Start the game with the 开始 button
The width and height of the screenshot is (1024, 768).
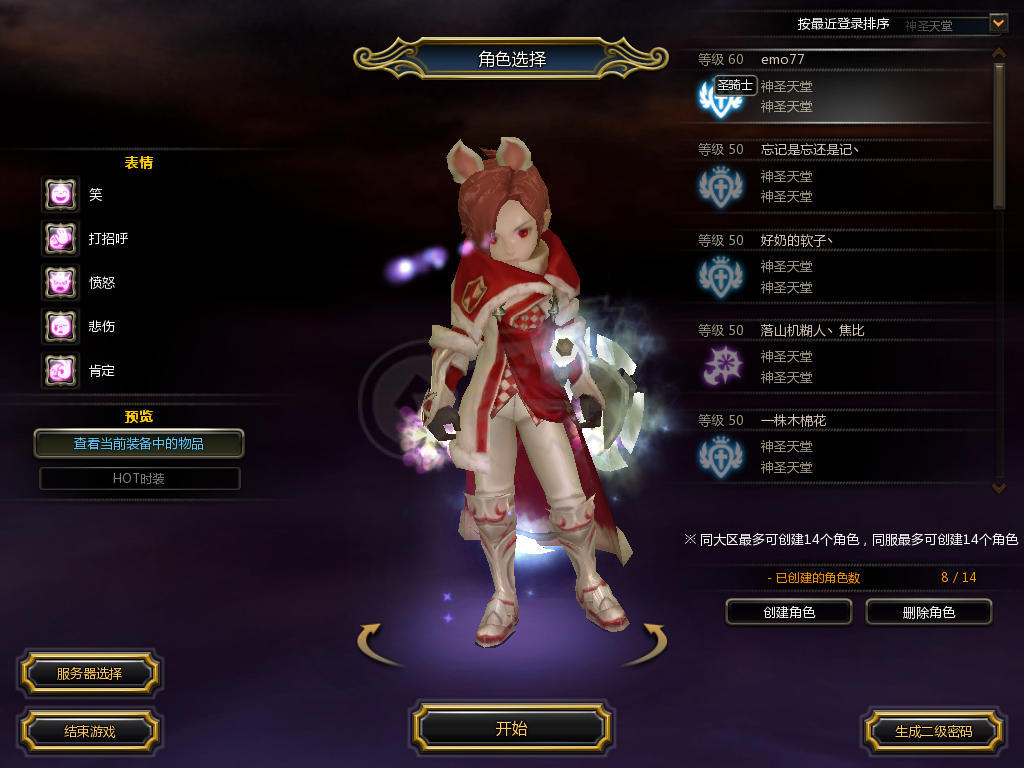coord(511,728)
